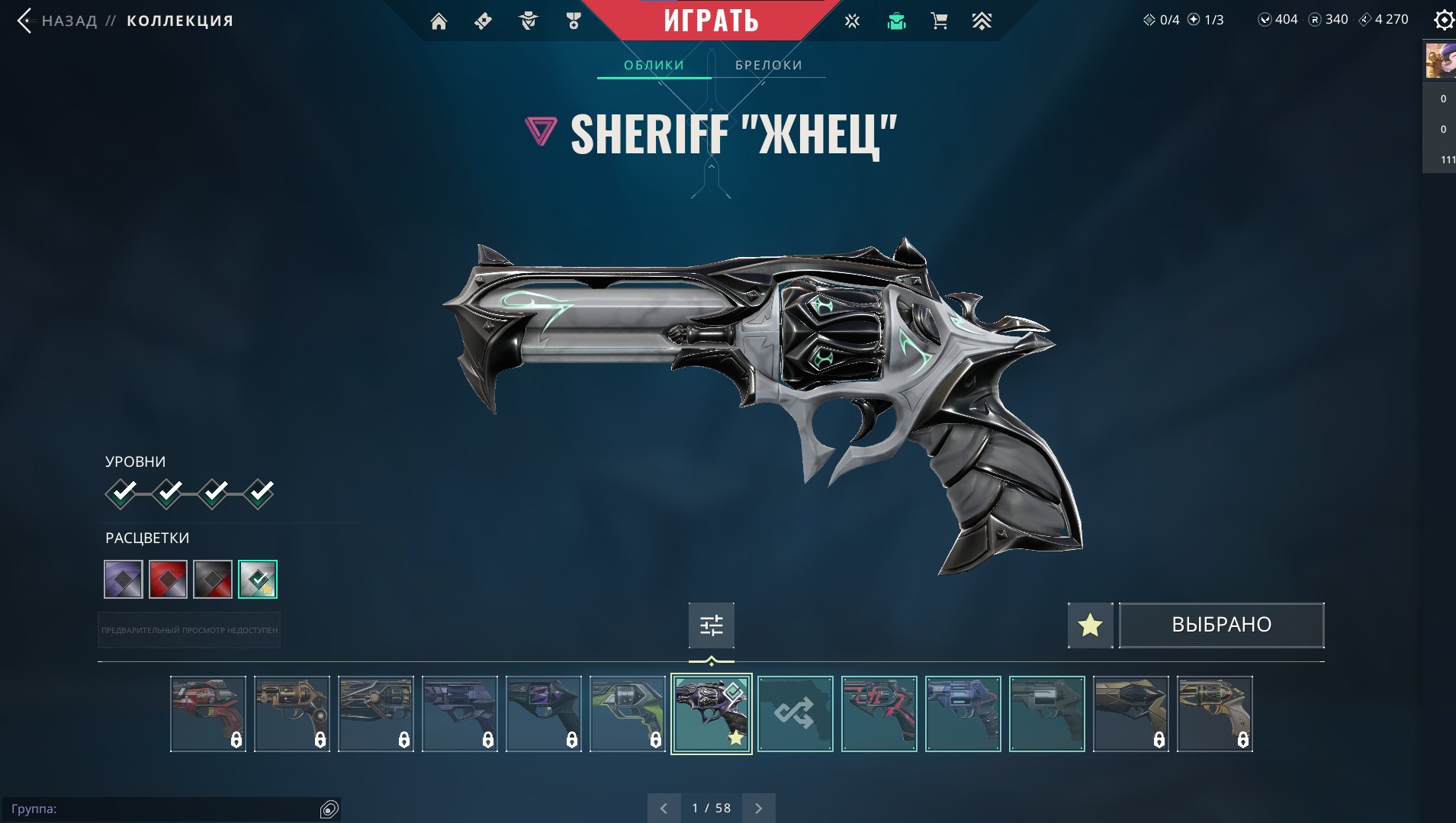Screen dimensions: 1456x823
Task: Select the random skin shuffle tile
Action: (x=795, y=714)
